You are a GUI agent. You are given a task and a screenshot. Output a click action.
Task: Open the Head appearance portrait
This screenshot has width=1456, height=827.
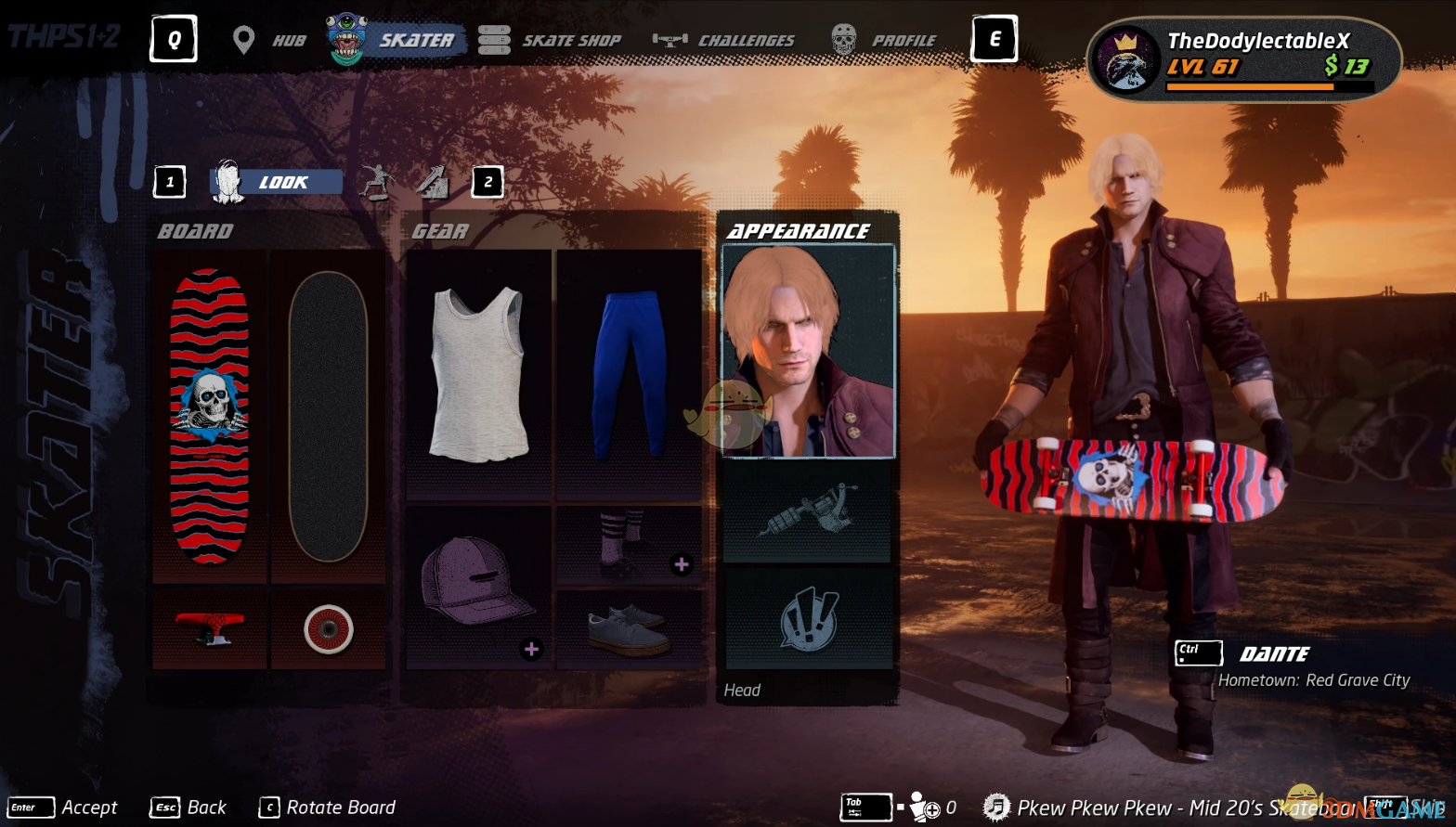pyautogui.click(x=808, y=351)
